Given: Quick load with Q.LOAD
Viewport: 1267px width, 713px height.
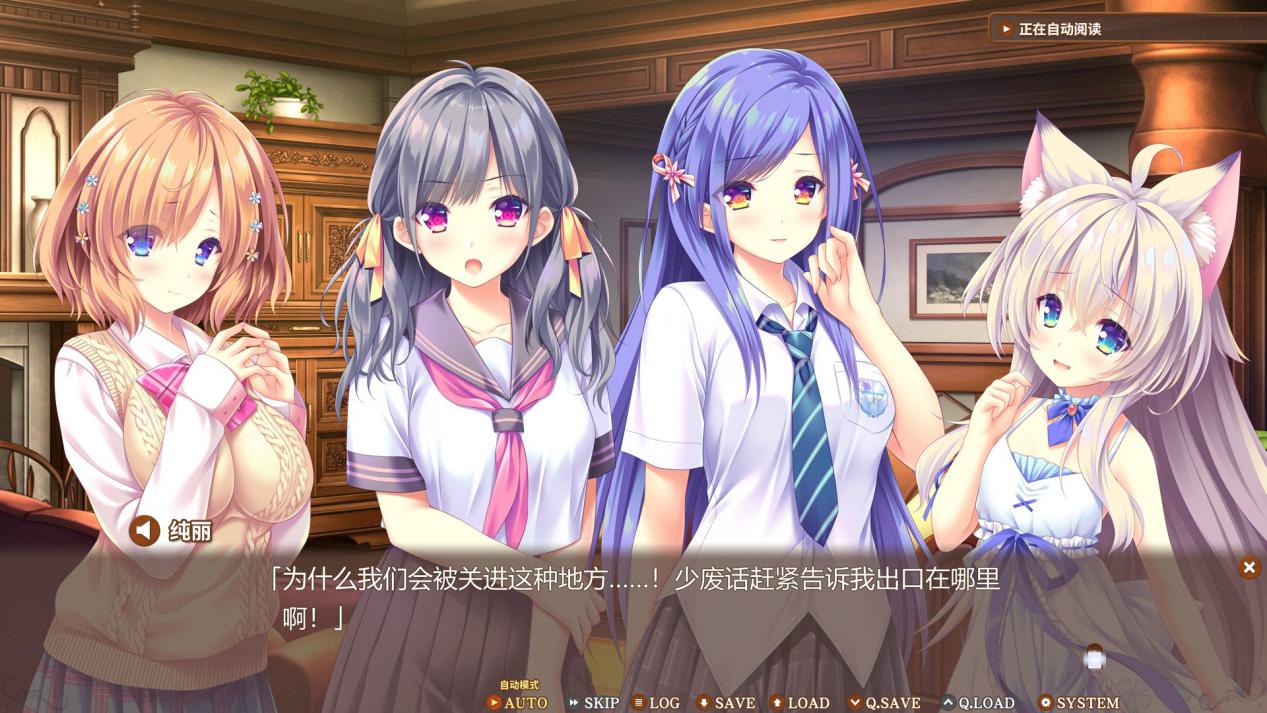Looking at the screenshot, I should click(977, 702).
